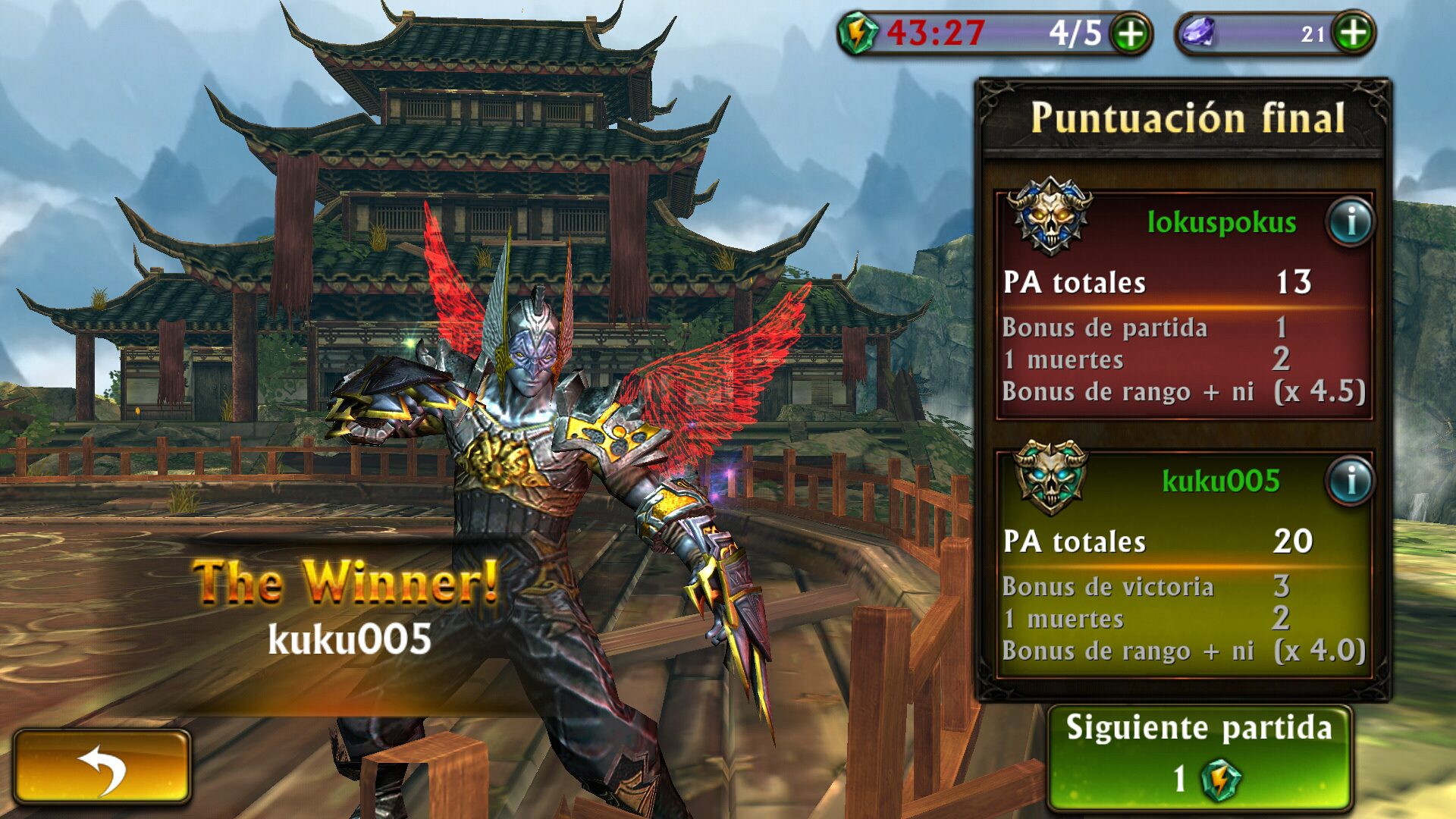Go back with the yellow arrow button
This screenshot has height=819, width=1456.
102,767
